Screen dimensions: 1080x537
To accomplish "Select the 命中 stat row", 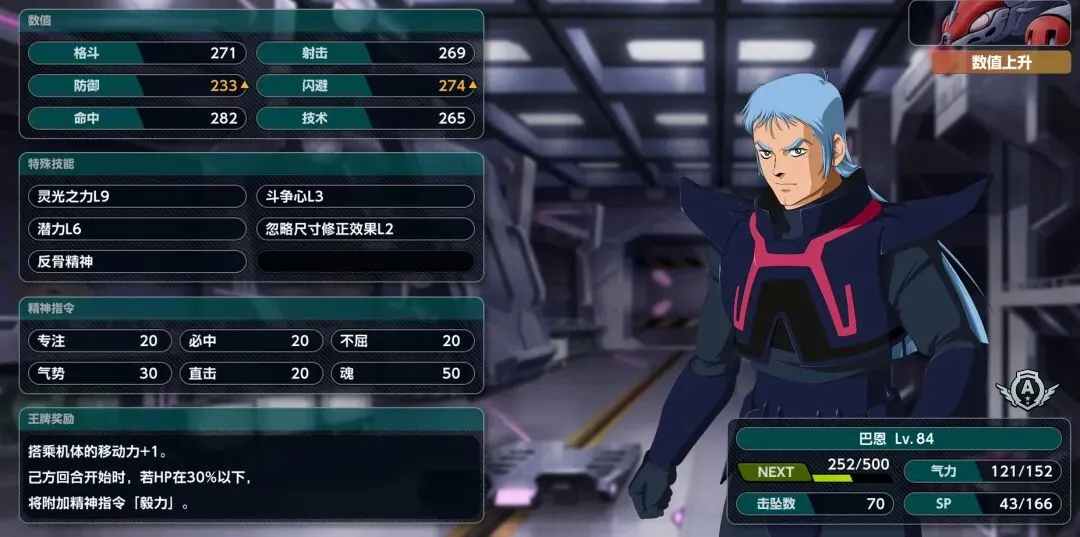I will click(x=137, y=118).
